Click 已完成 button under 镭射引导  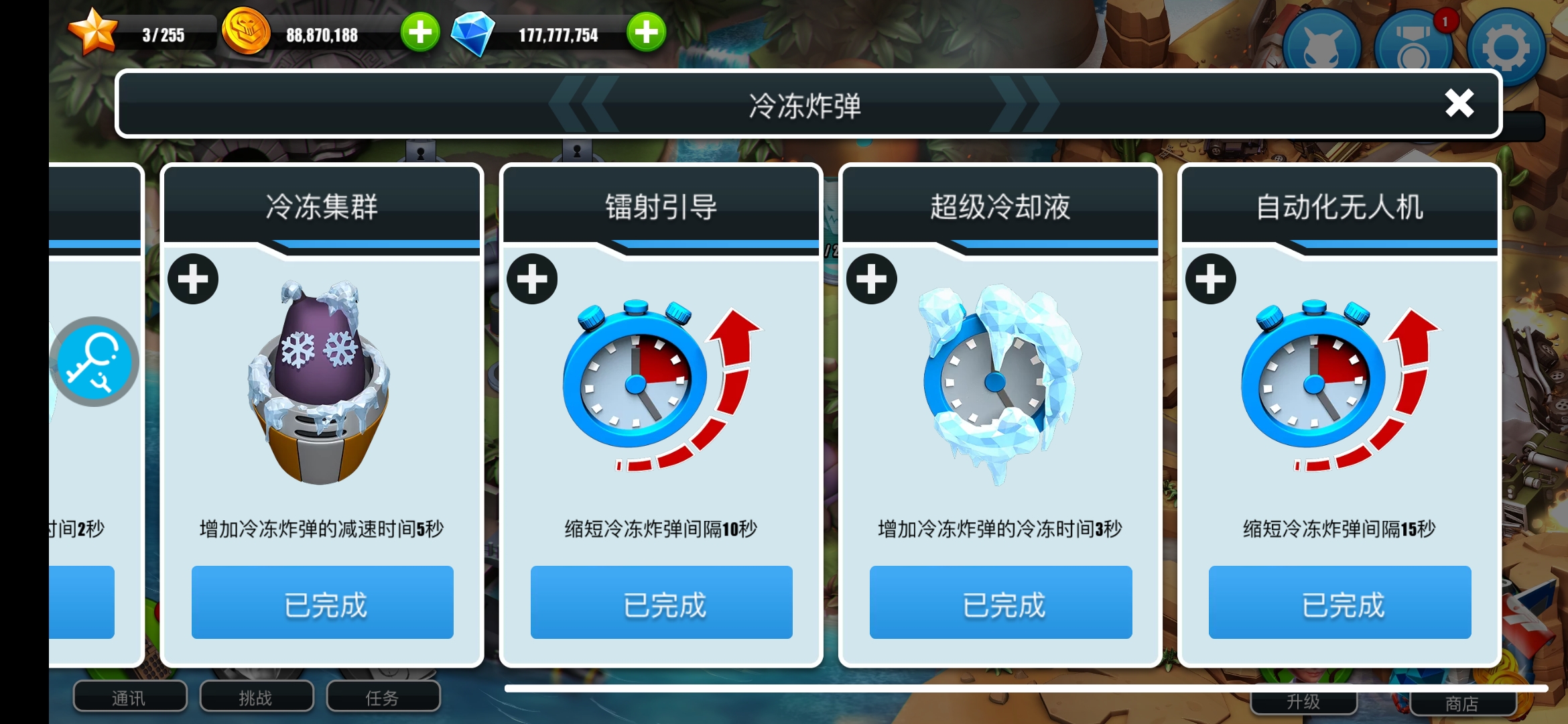pos(661,602)
